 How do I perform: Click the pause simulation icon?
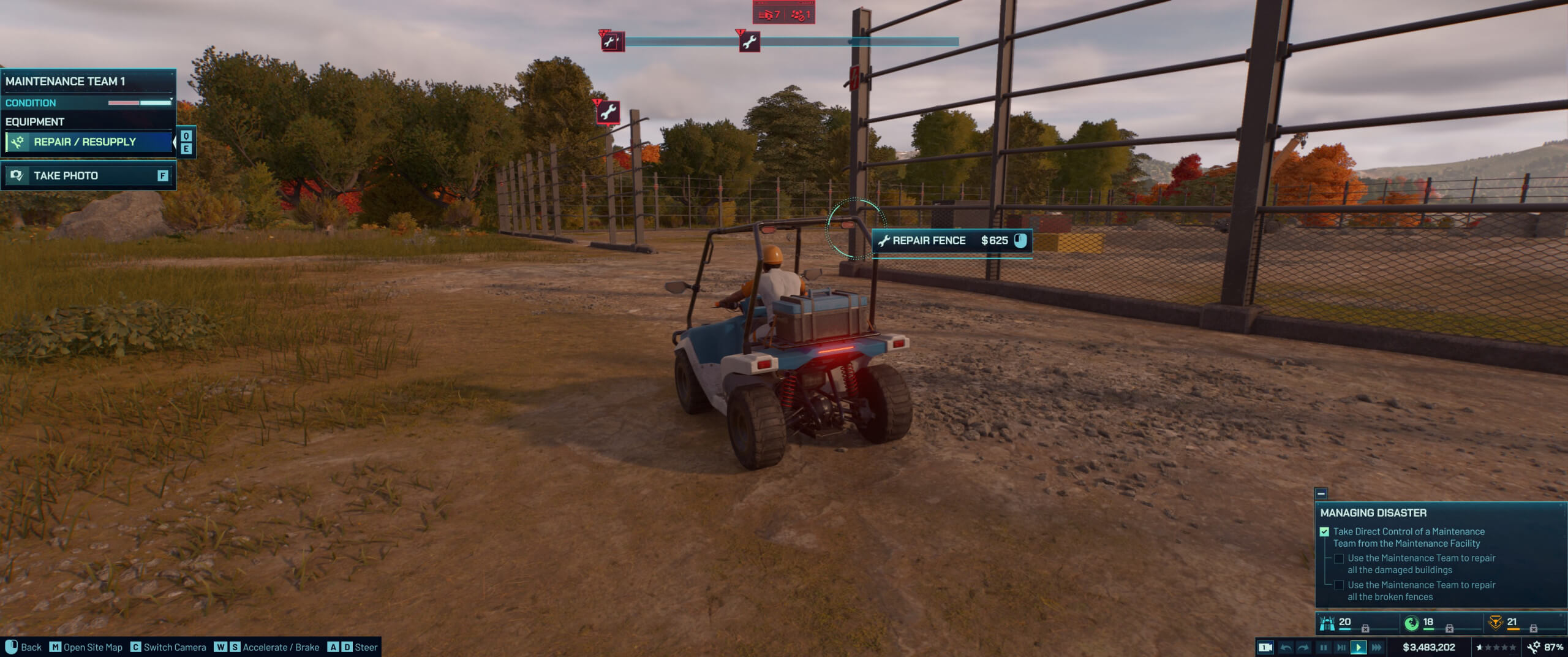click(x=1324, y=647)
